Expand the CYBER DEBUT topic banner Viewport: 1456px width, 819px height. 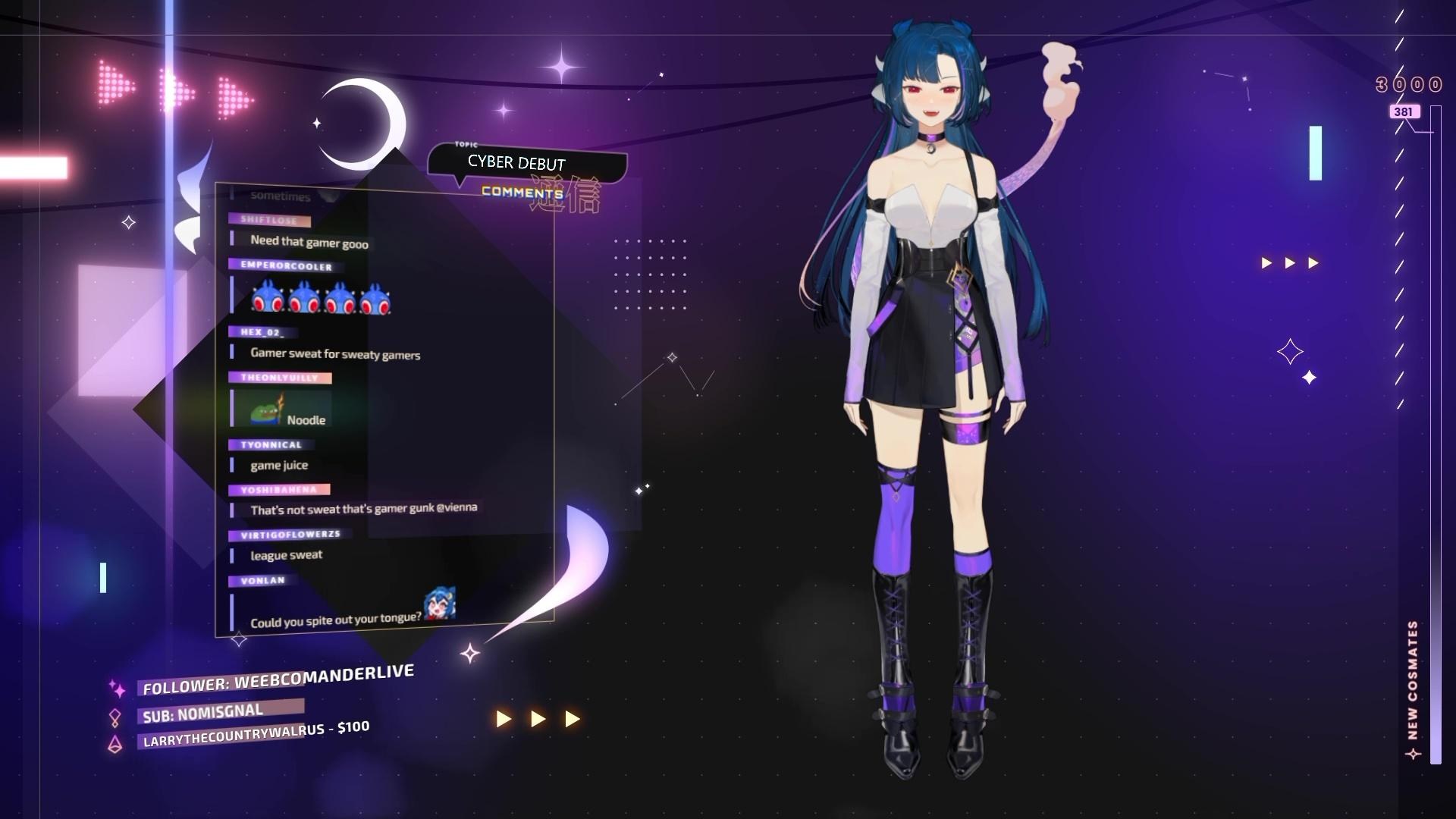pos(516,162)
